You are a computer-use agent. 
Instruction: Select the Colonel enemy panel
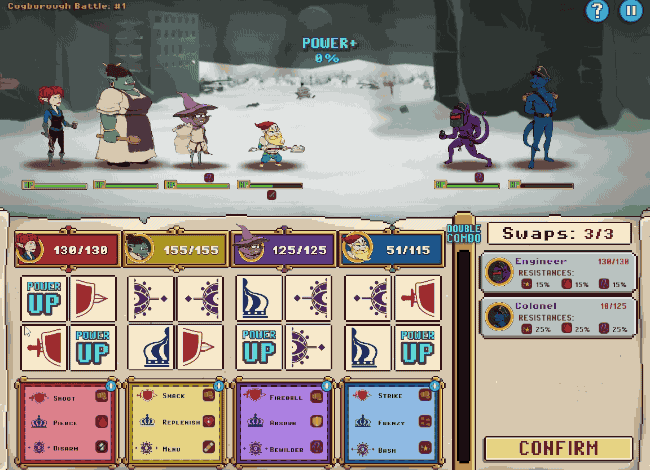click(557, 316)
